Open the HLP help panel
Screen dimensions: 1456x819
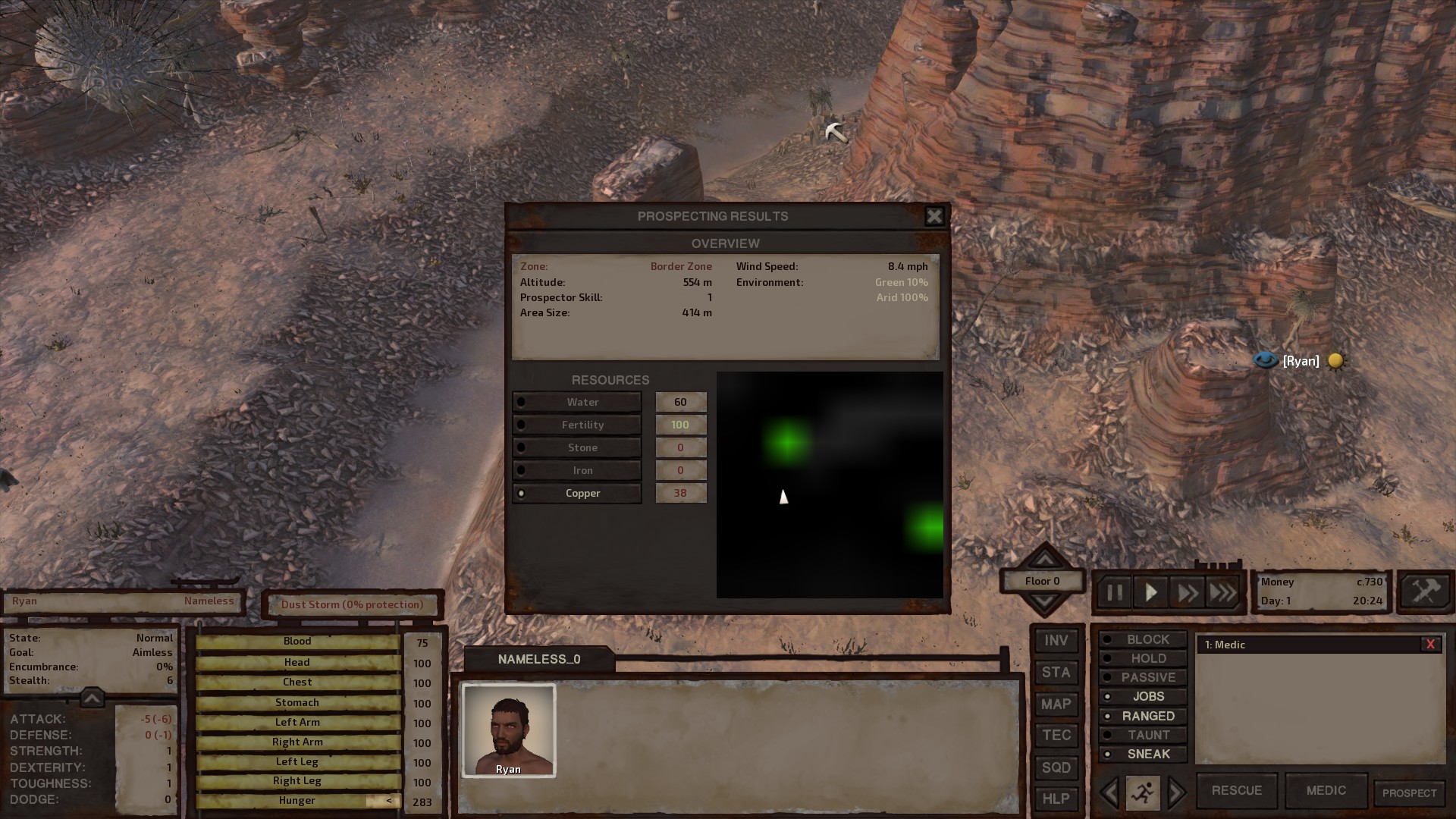(1056, 799)
